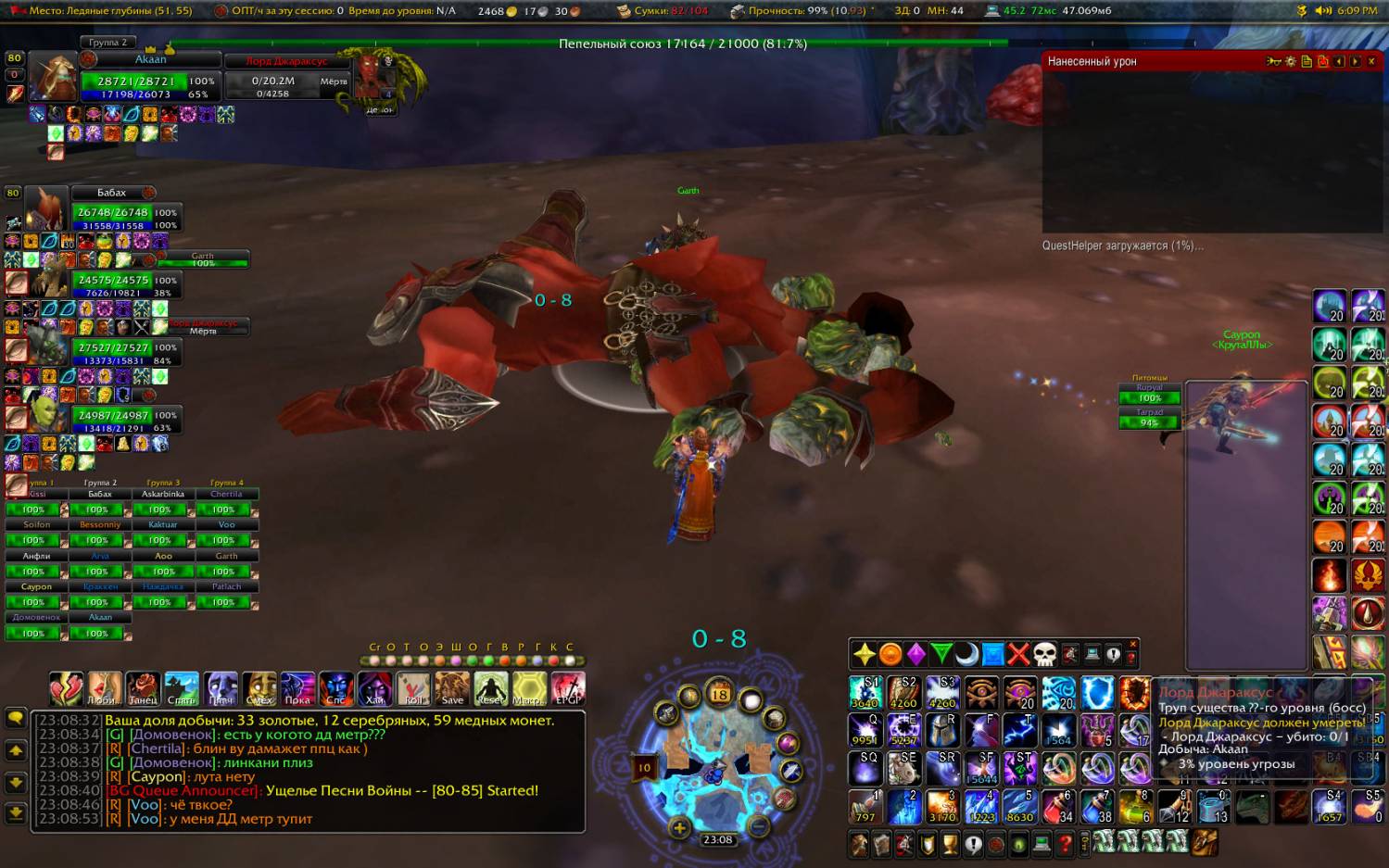Activate the Save macro button
Screen dimensions: 1389x868
click(x=452, y=689)
